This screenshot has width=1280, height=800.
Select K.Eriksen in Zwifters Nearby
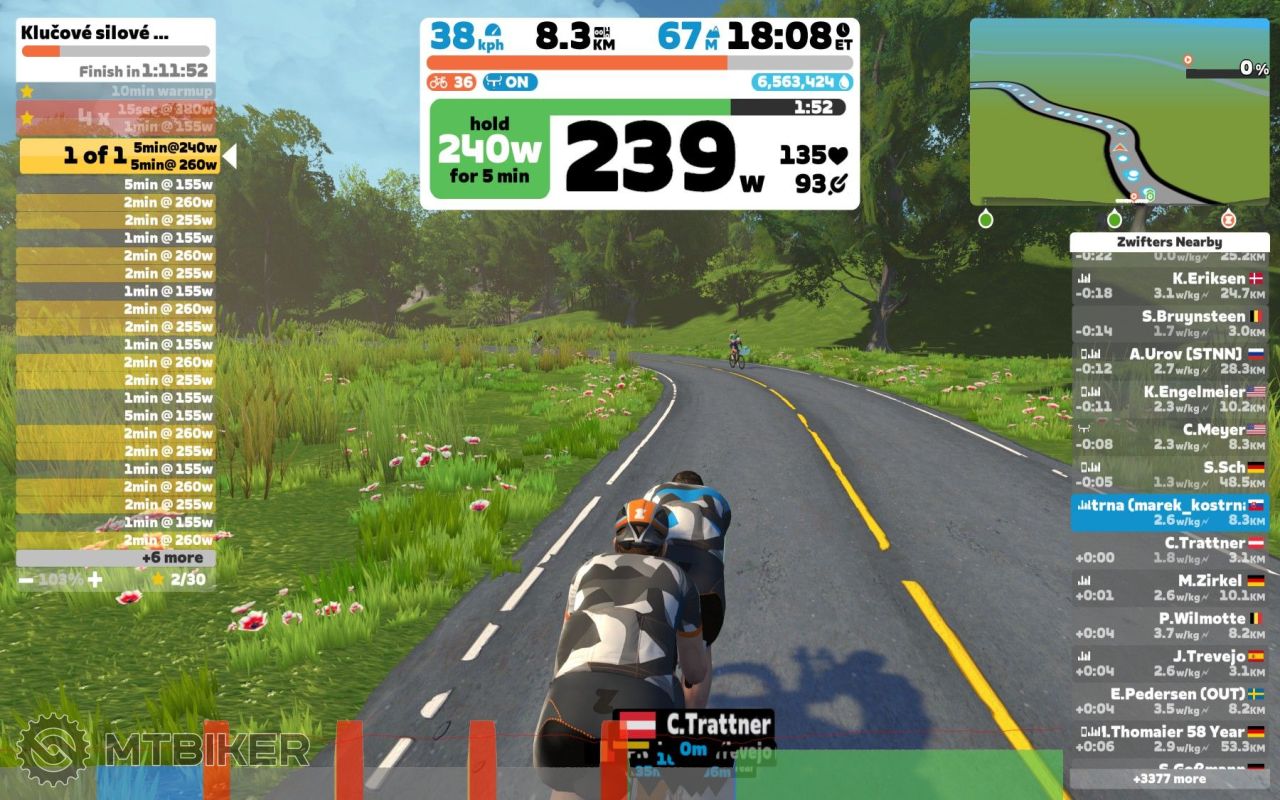(1169, 285)
